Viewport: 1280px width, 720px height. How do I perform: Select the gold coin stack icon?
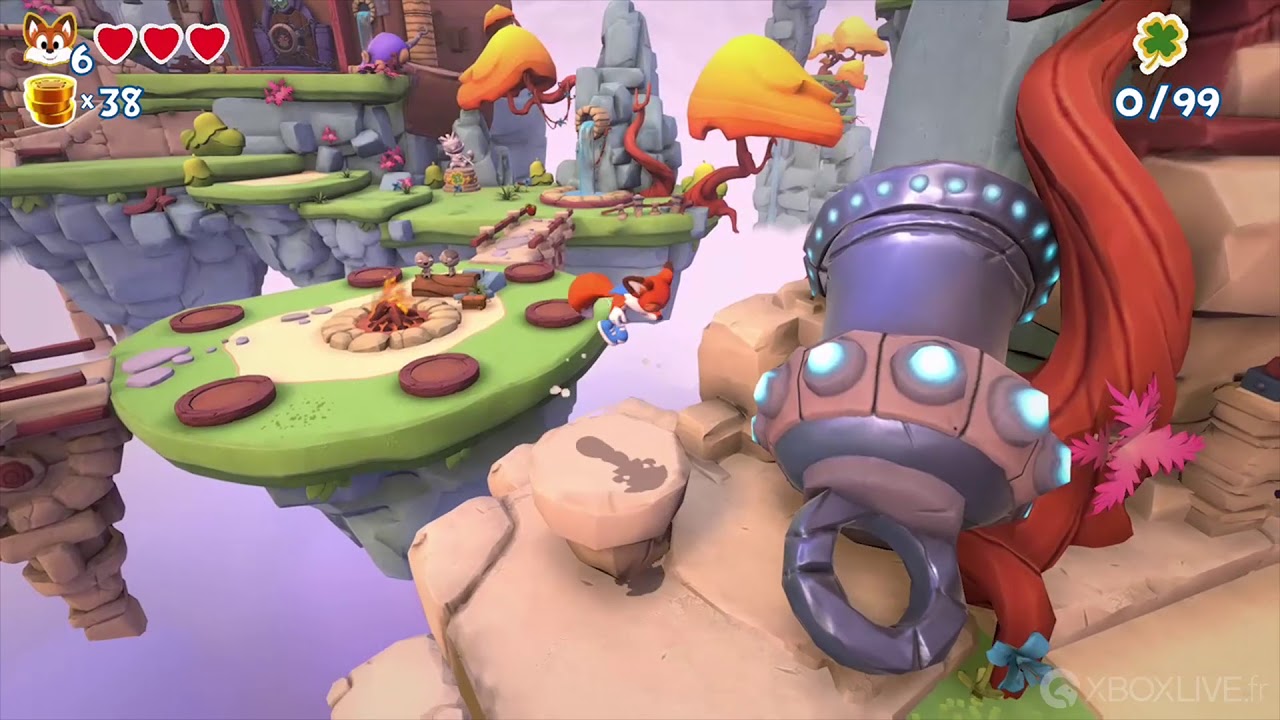pyautogui.click(x=50, y=101)
